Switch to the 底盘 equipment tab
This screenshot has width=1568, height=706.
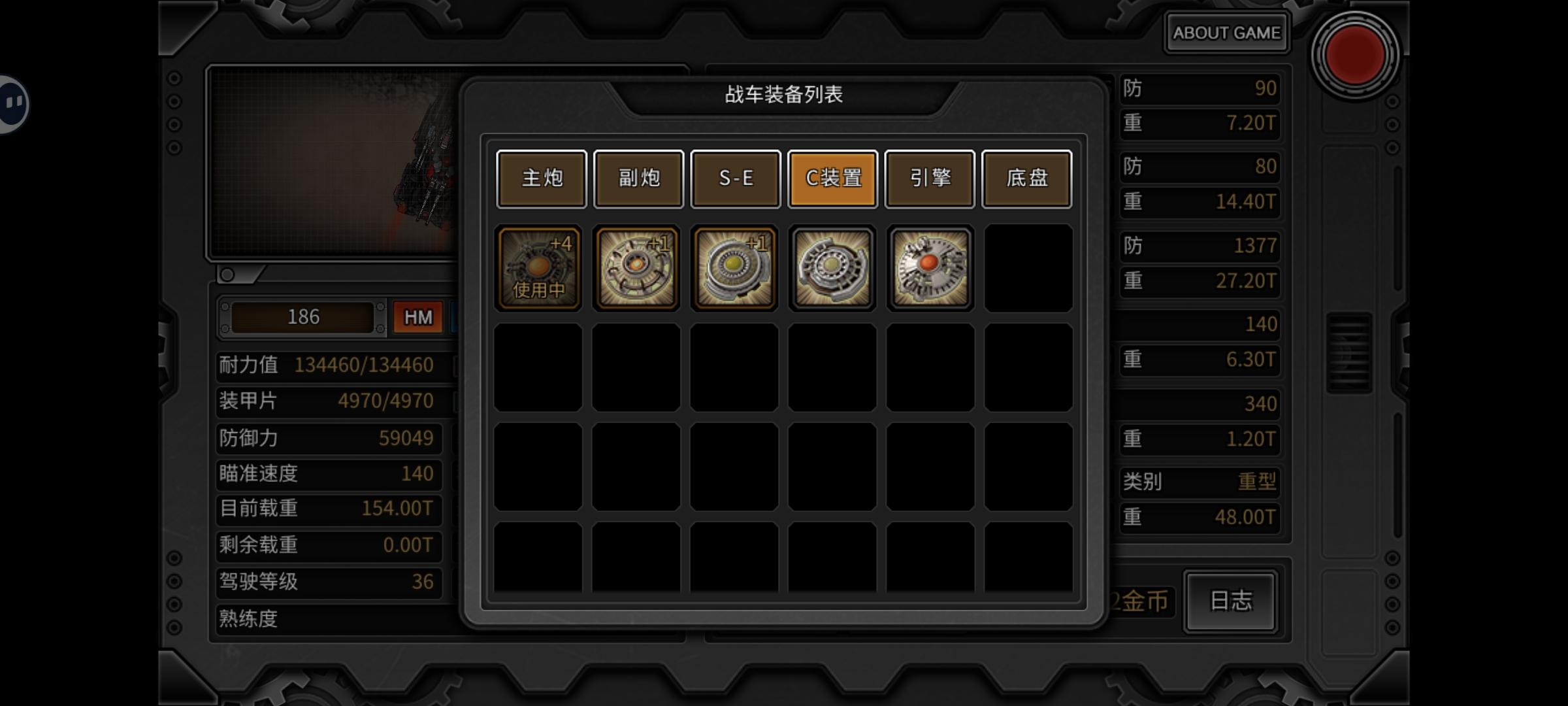[x=1027, y=178]
